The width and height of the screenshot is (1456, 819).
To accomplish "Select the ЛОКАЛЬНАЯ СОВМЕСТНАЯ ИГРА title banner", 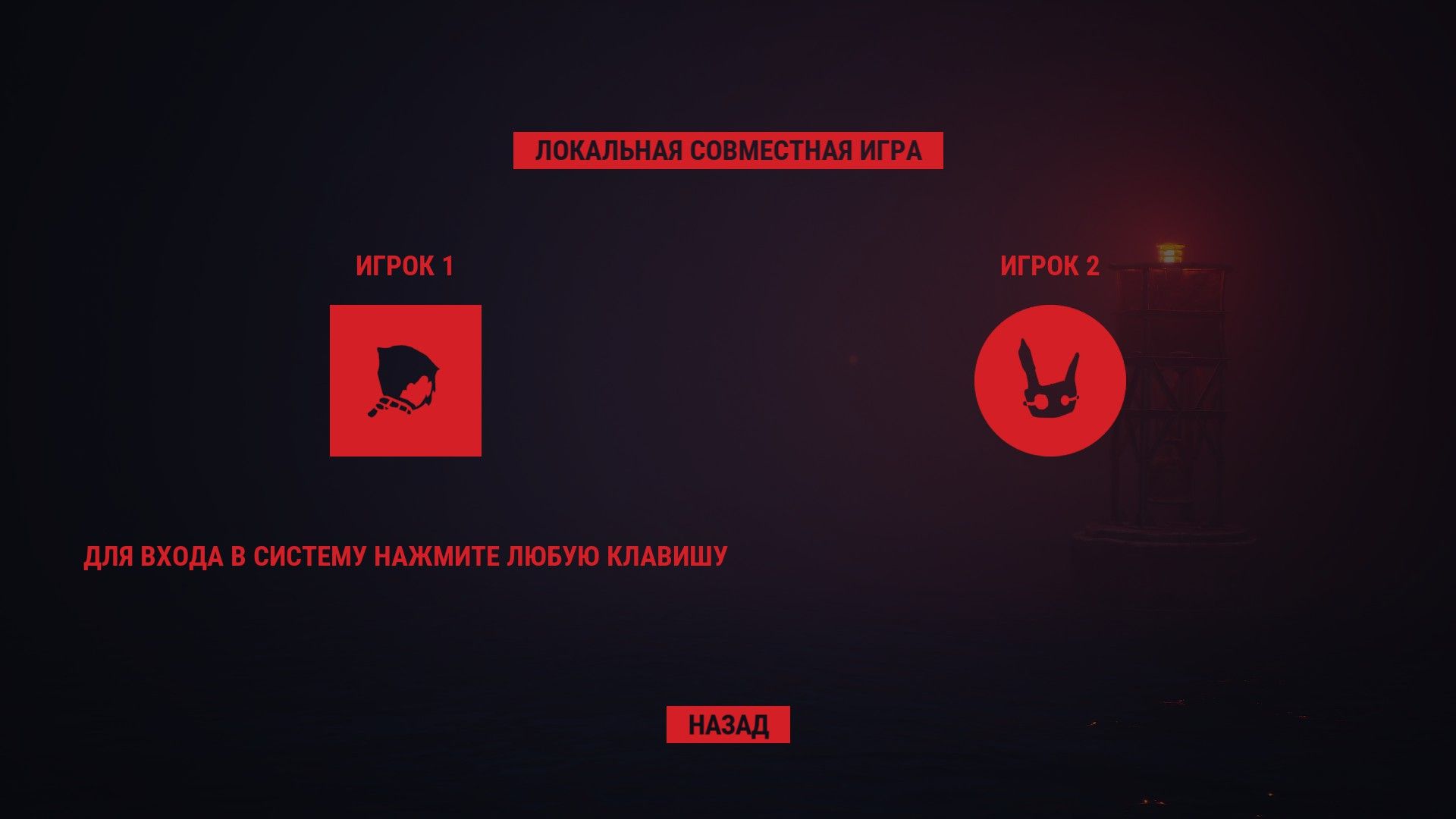I will coord(728,151).
